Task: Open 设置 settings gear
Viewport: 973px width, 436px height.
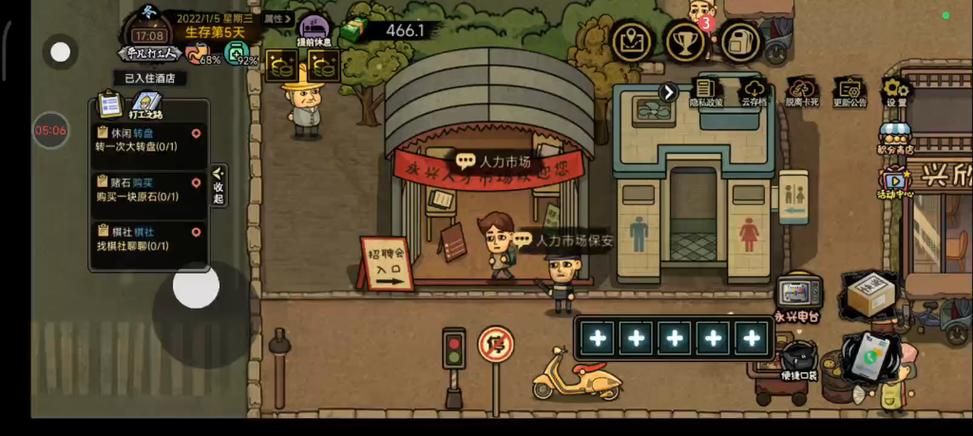Action: coord(896,92)
